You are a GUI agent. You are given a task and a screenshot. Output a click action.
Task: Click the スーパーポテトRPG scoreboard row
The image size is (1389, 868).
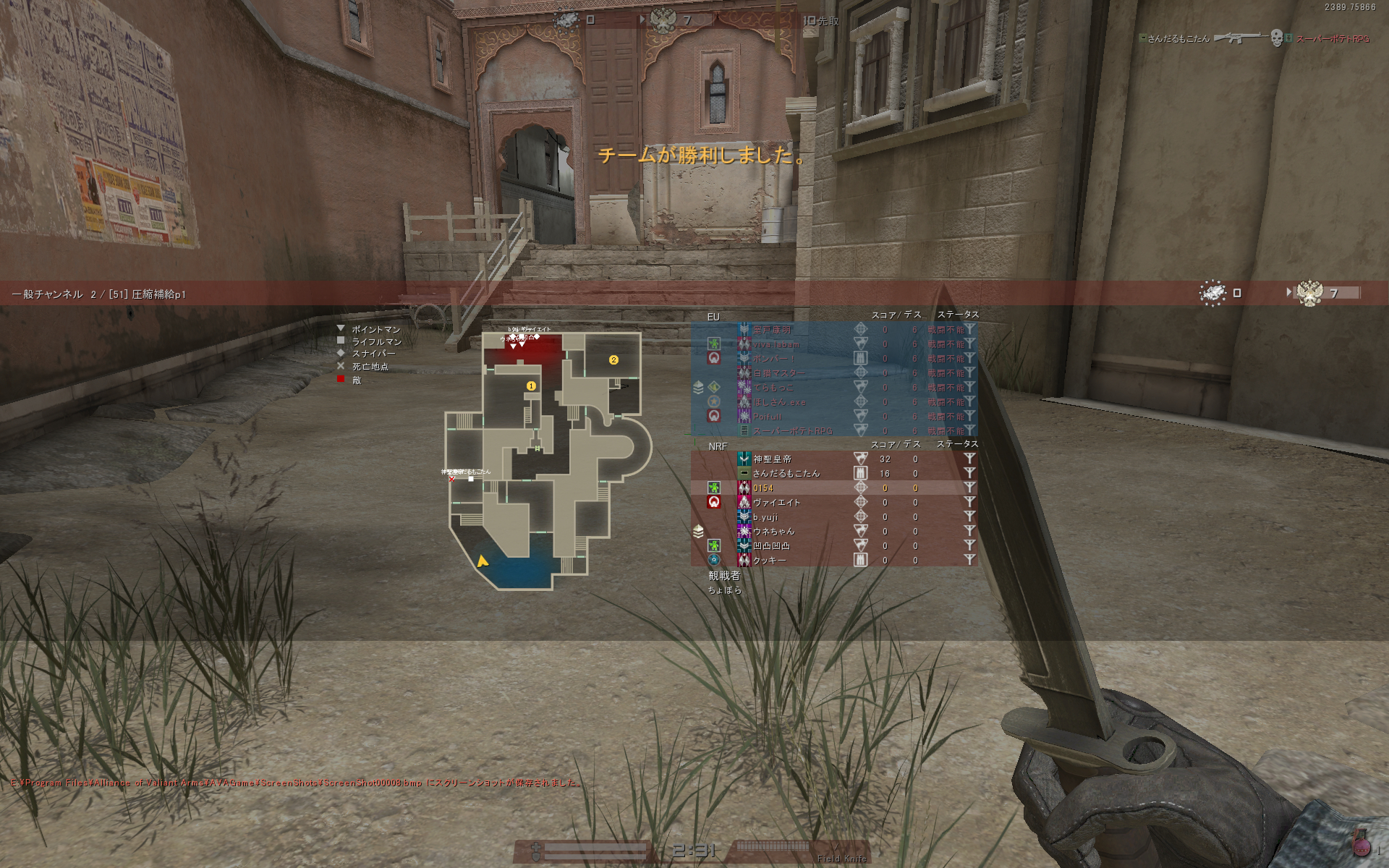[792, 431]
